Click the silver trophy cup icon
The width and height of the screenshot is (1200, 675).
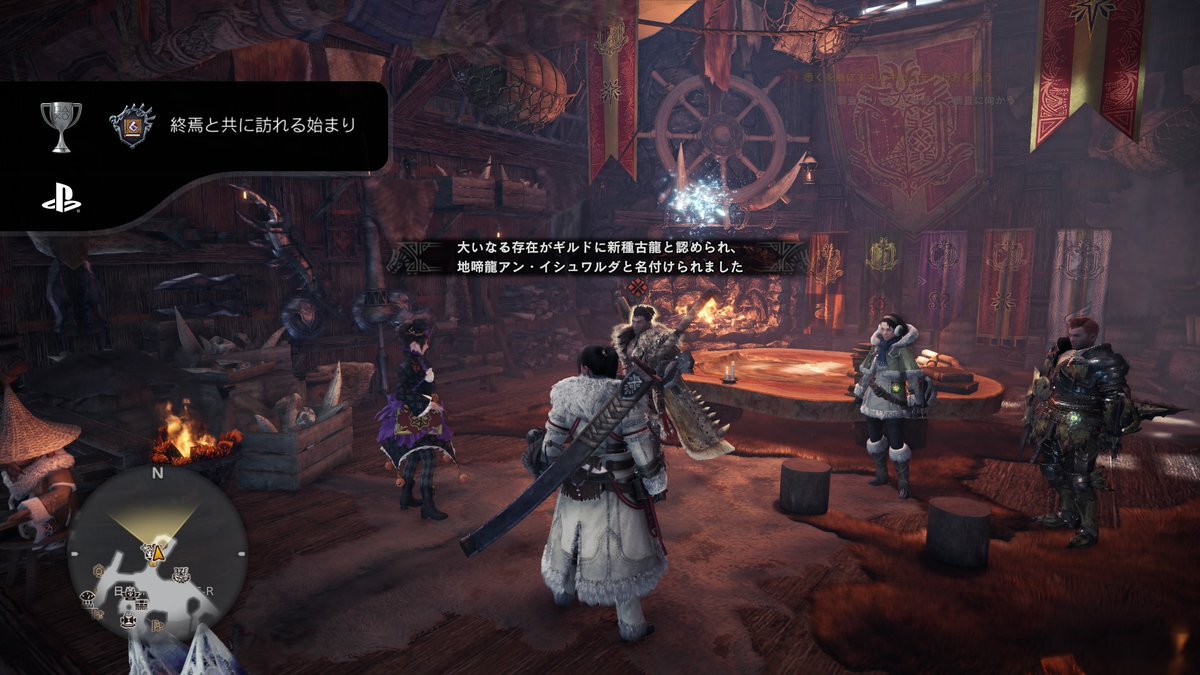[60, 127]
